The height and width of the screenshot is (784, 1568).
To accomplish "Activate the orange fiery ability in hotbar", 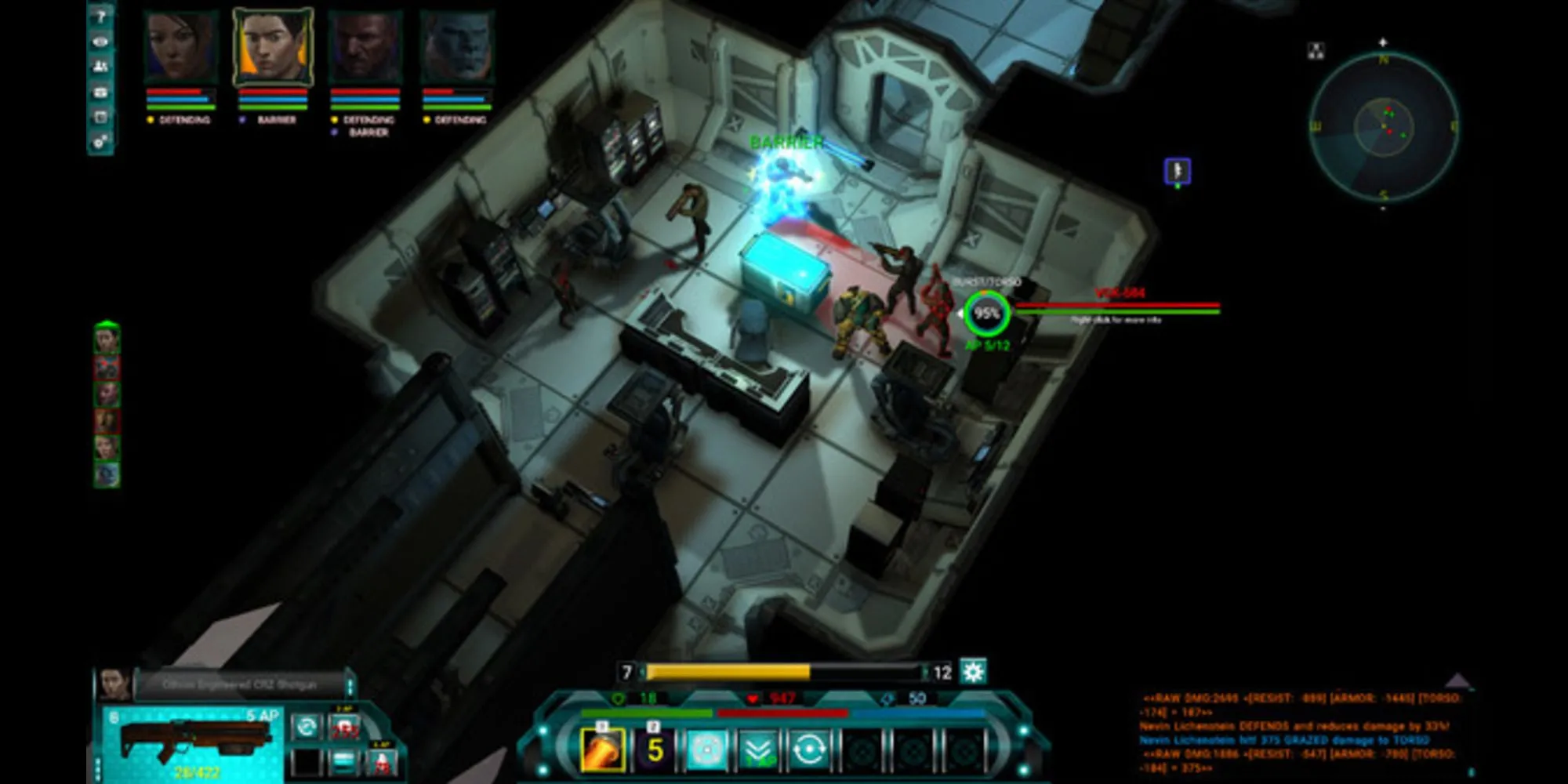I will [602, 750].
